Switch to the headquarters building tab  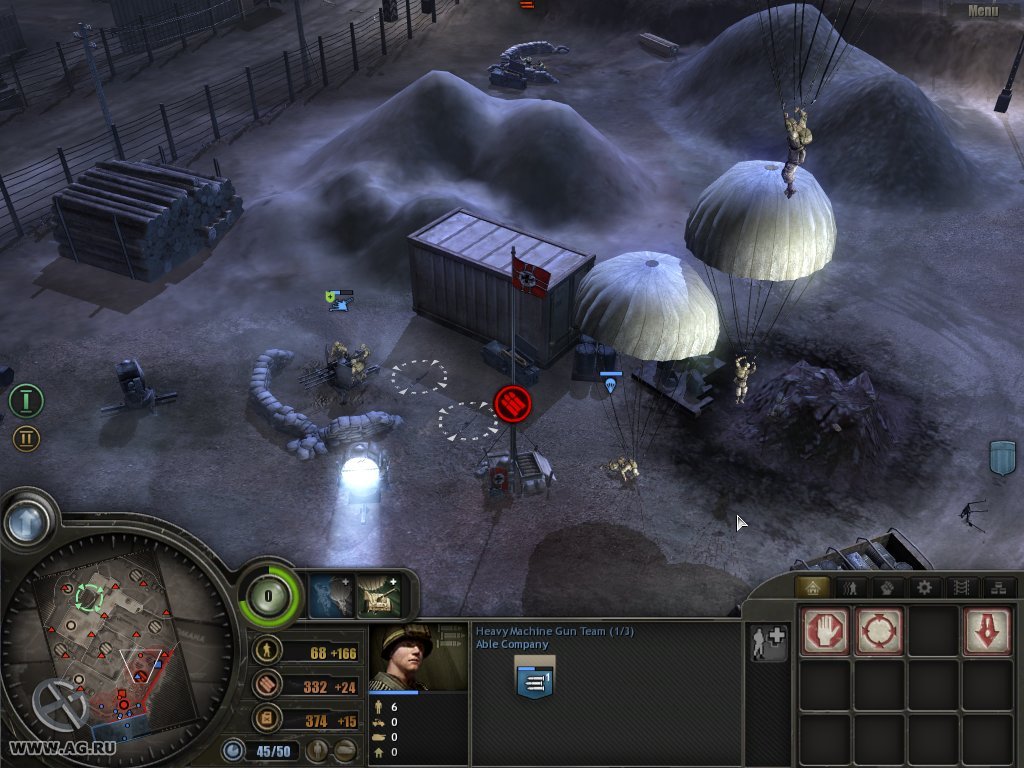tap(811, 588)
